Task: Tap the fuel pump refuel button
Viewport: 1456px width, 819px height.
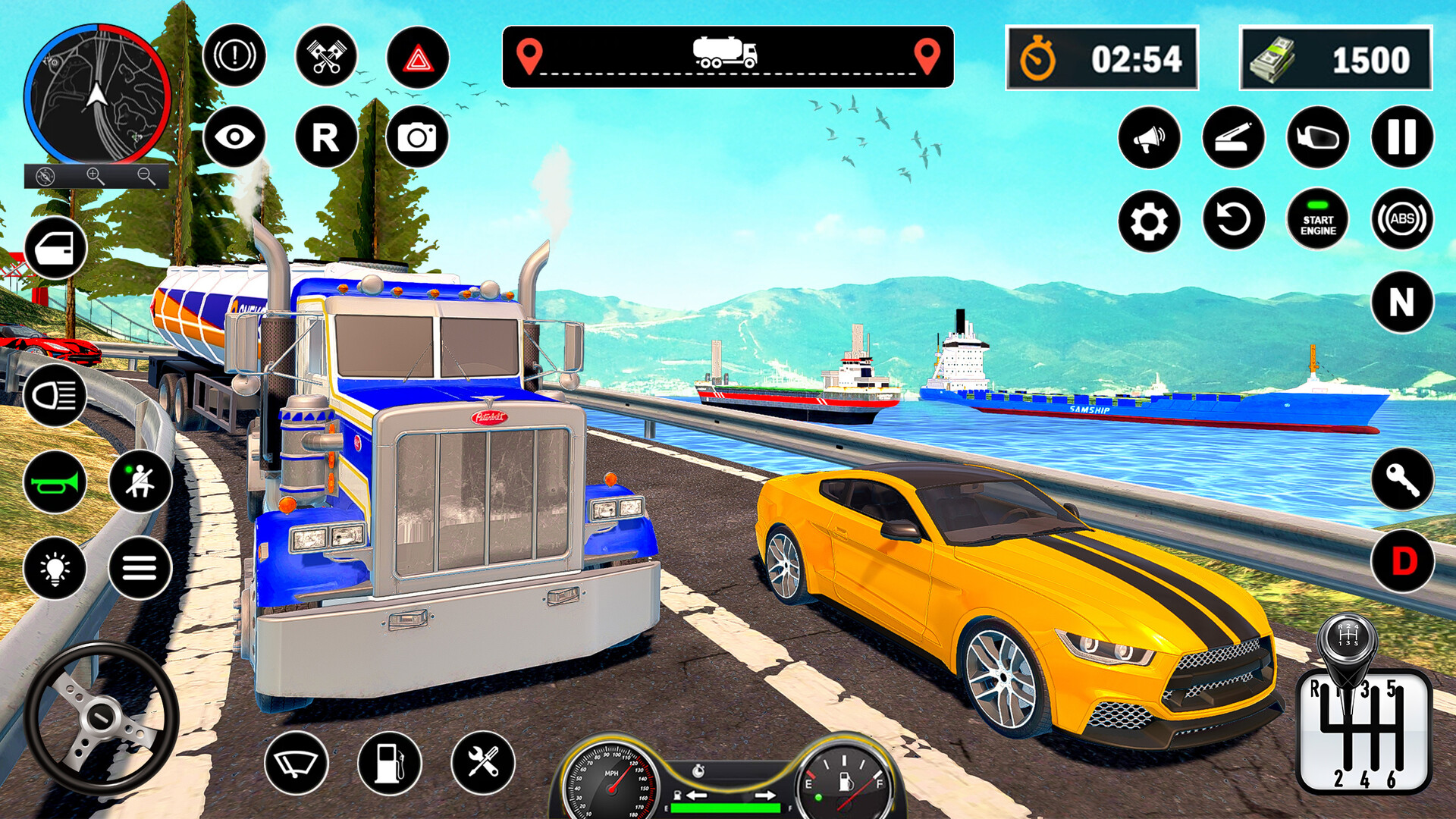Action: tap(389, 763)
